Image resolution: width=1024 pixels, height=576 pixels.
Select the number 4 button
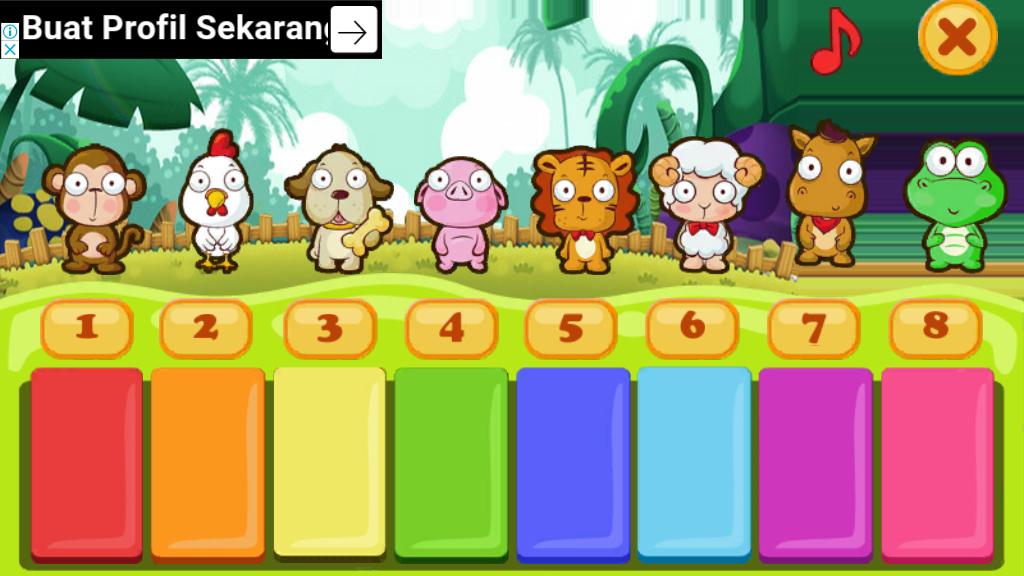click(x=452, y=328)
